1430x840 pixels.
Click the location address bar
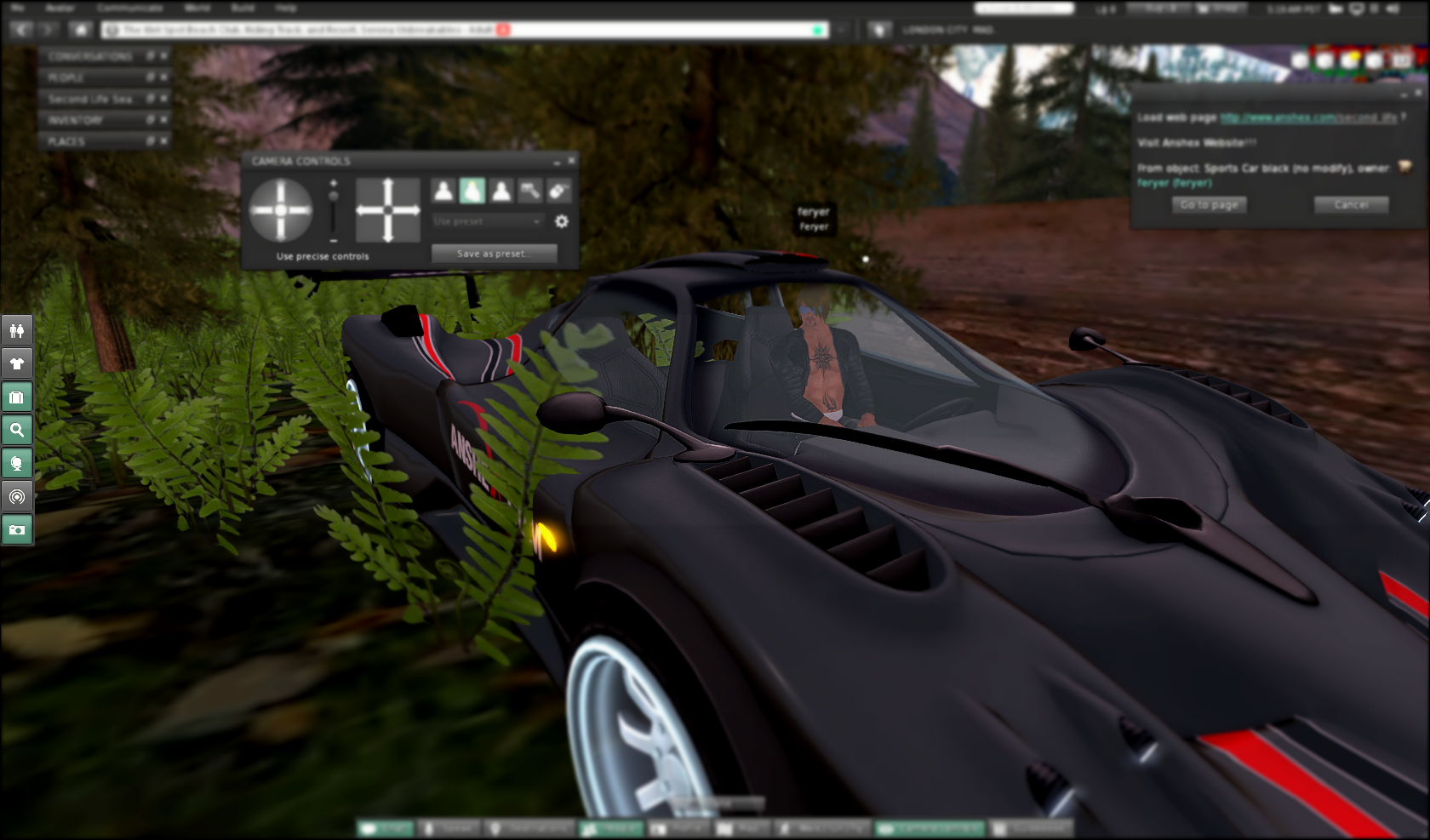point(460,30)
